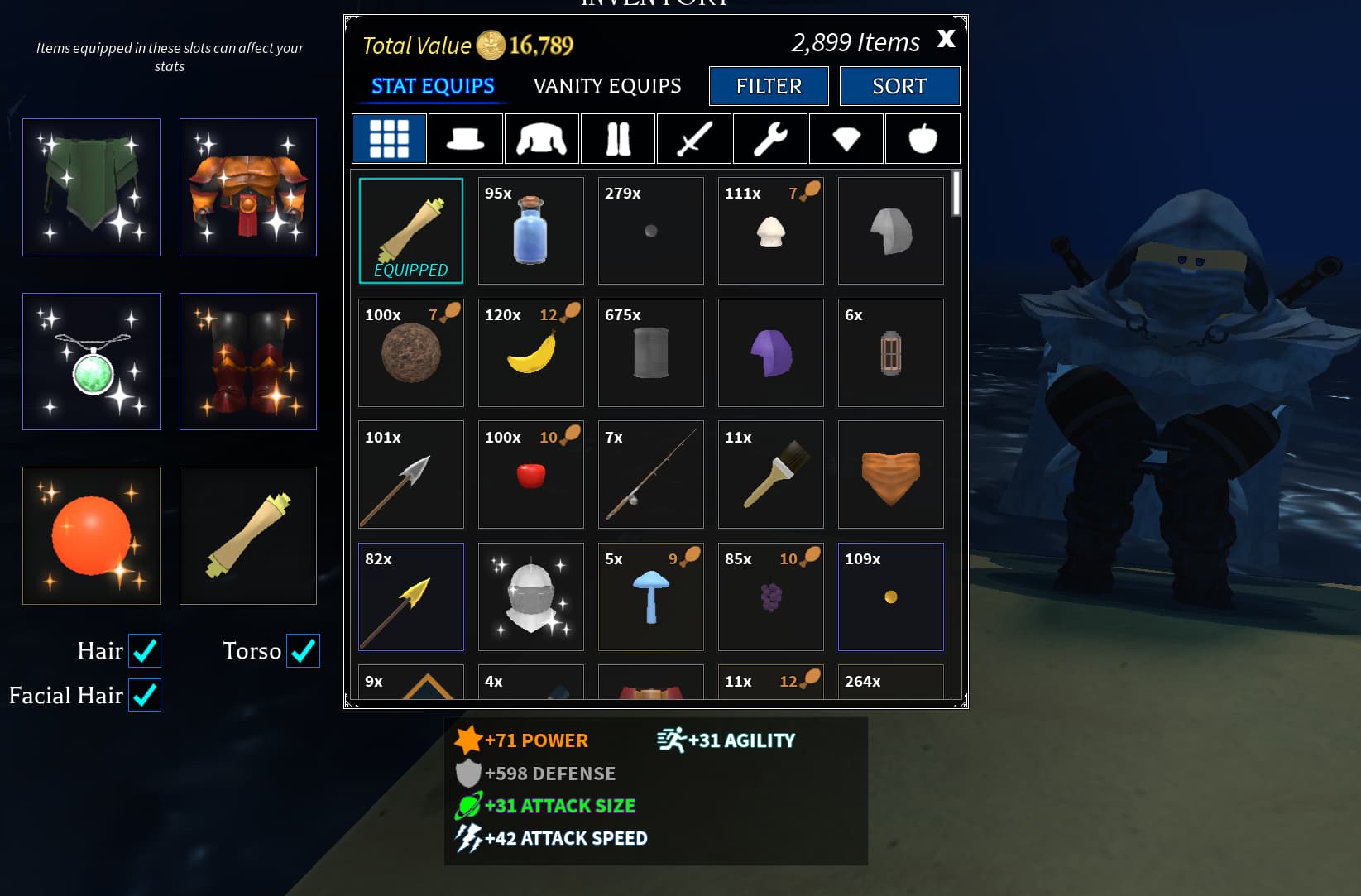Click the green pendant necklace equip slot
Viewport: 1361px width, 896px height.
pyautogui.click(x=91, y=362)
